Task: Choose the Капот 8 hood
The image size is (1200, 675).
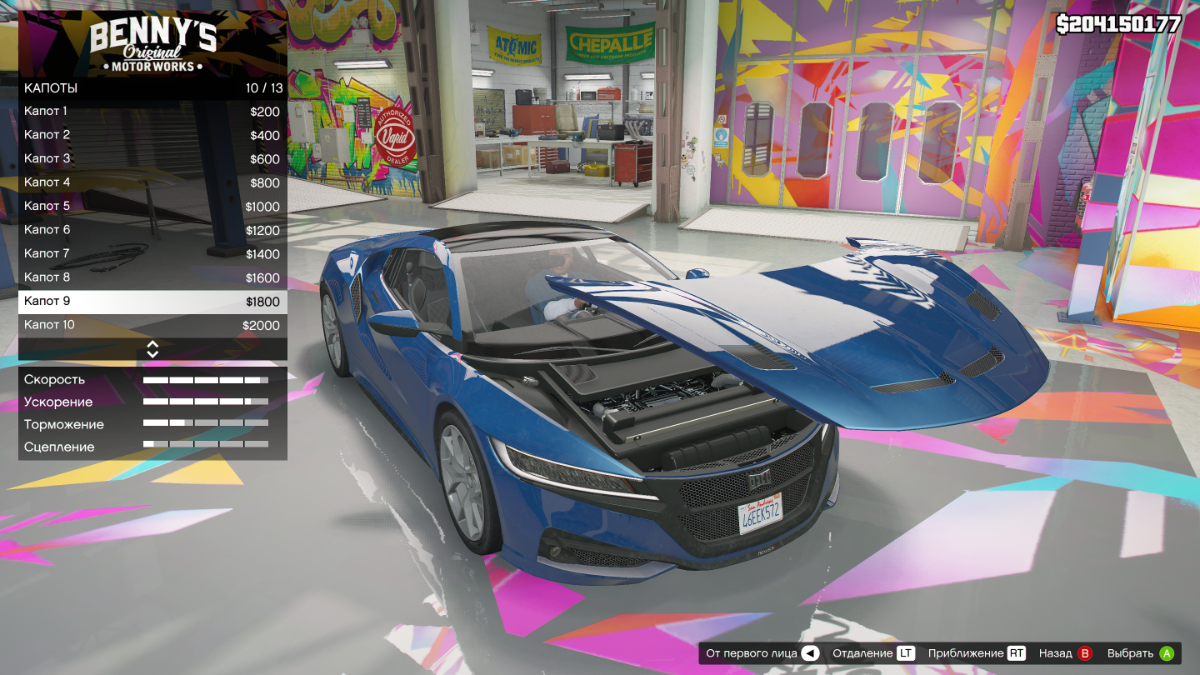Action: [152, 277]
